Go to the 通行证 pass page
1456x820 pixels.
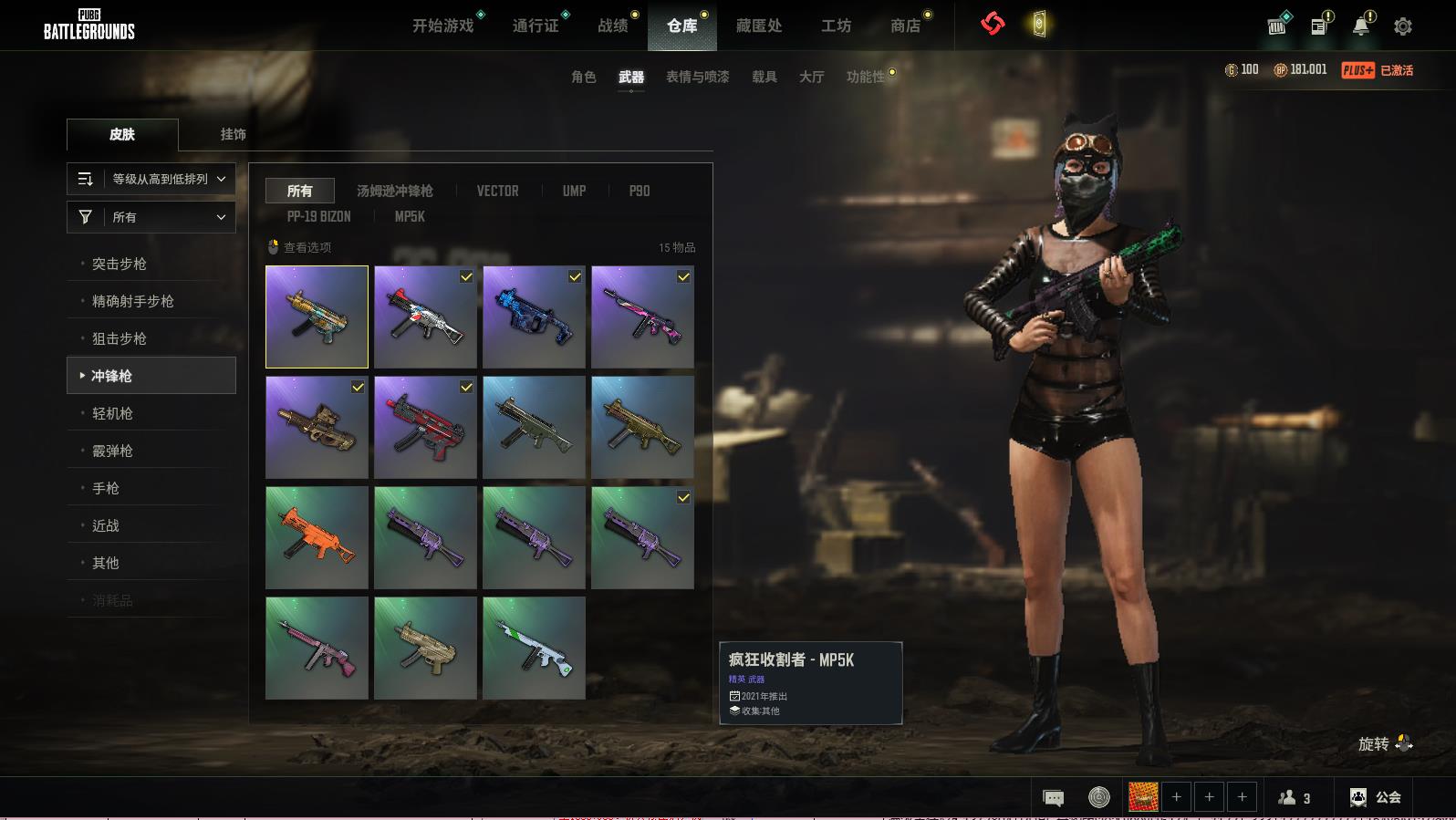pos(536,26)
